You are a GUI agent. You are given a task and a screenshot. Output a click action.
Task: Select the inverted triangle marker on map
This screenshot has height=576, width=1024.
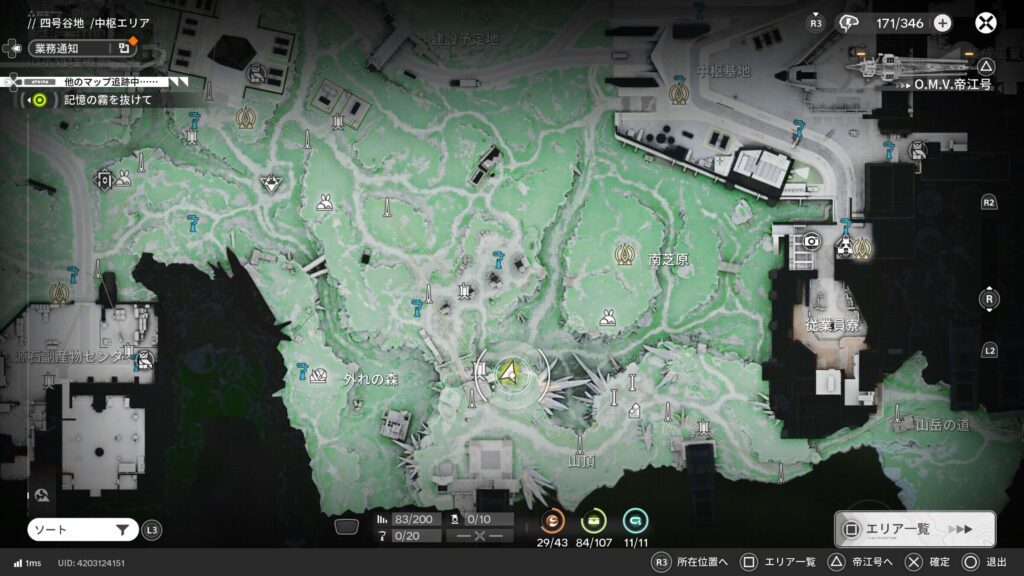point(269,183)
